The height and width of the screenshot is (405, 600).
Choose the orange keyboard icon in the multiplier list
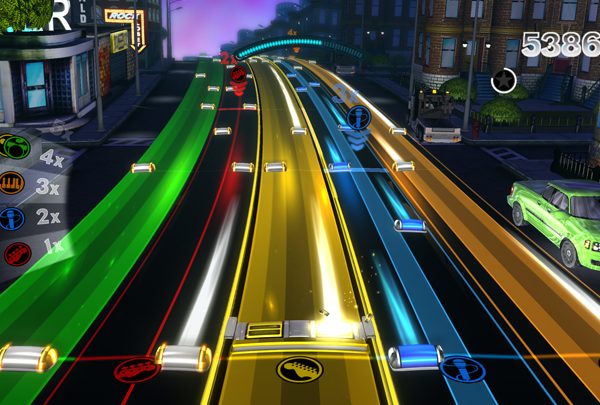(11, 183)
